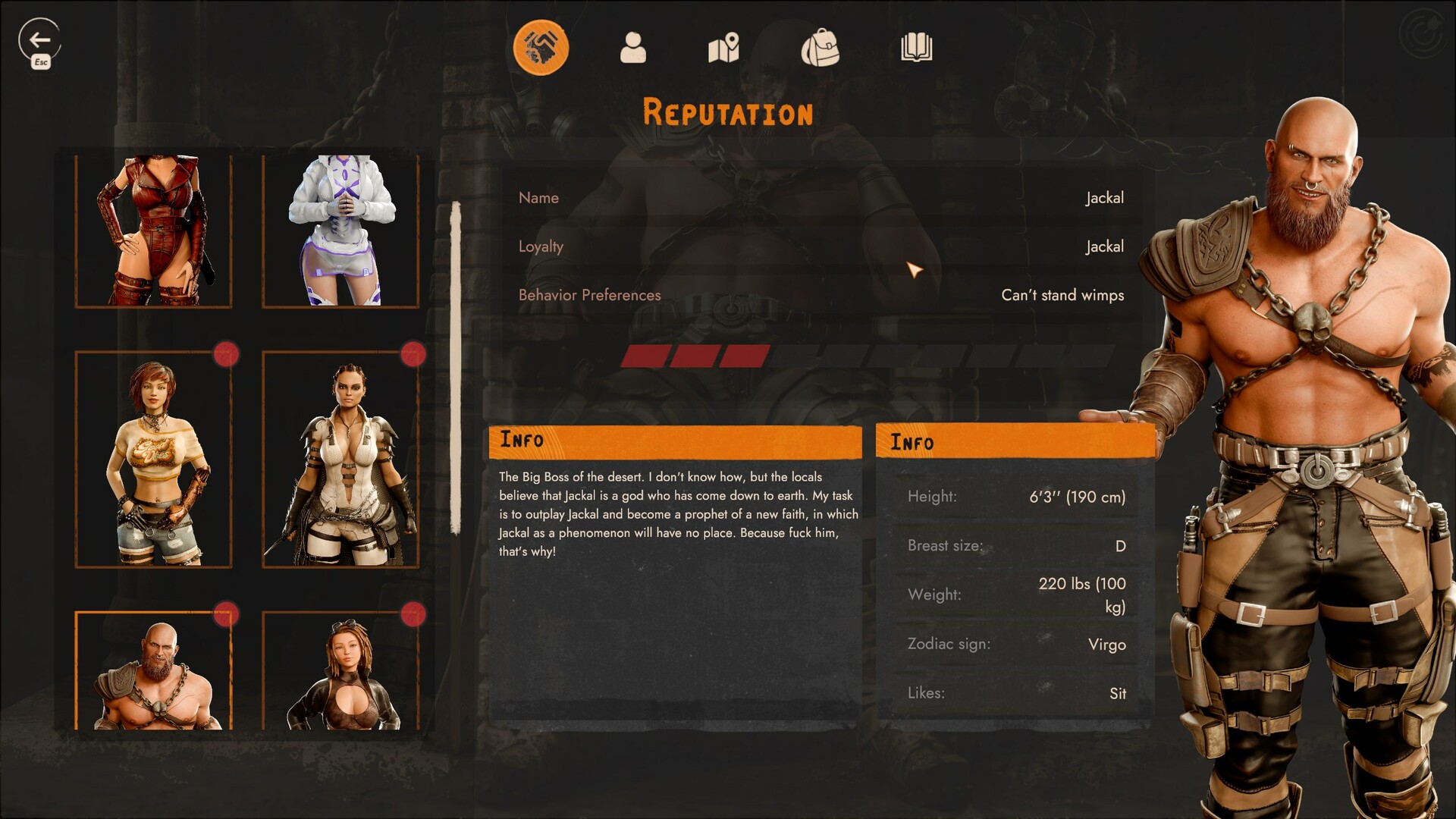Select the orange handshake Reputation icon
The height and width of the screenshot is (819, 1456).
tap(542, 47)
